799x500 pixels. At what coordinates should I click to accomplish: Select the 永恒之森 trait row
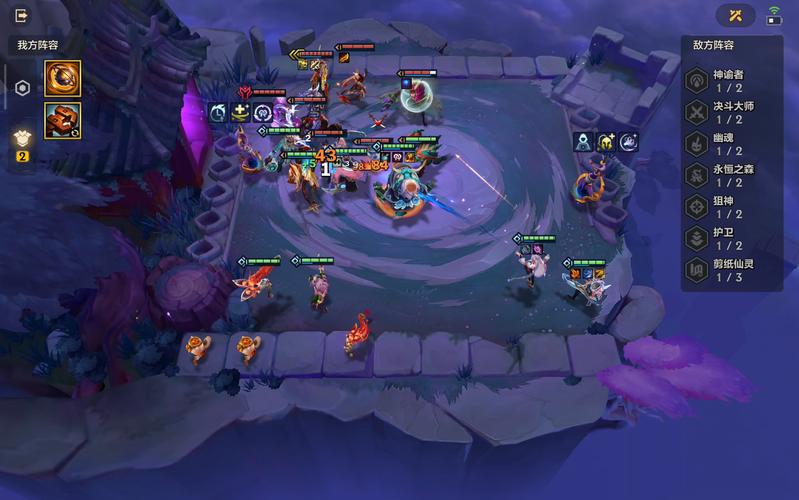pos(731,175)
